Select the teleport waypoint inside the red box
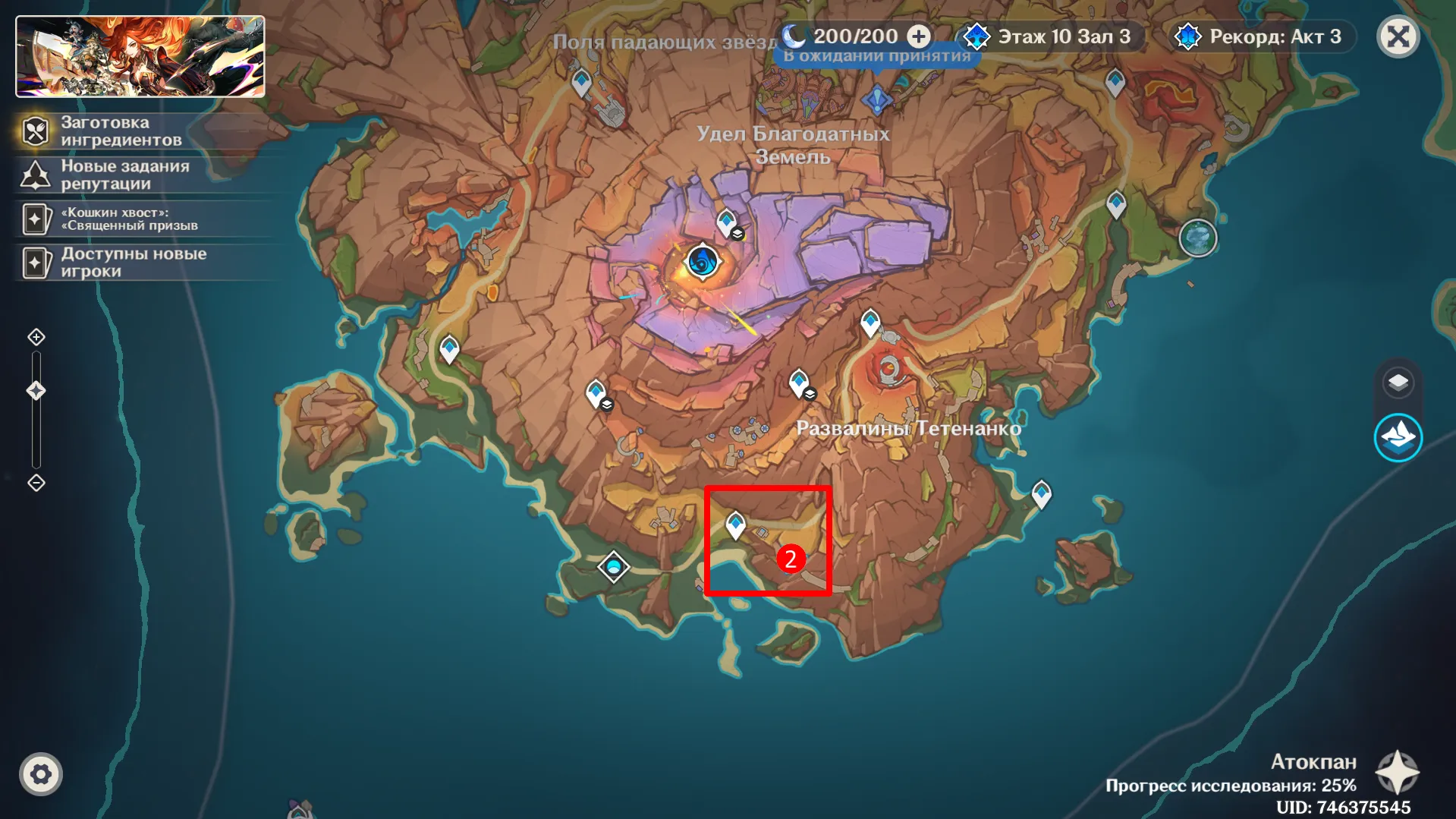Image resolution: width=1456 pixels, height=819 pixels. pyautogui.click(x=735, y=522)
